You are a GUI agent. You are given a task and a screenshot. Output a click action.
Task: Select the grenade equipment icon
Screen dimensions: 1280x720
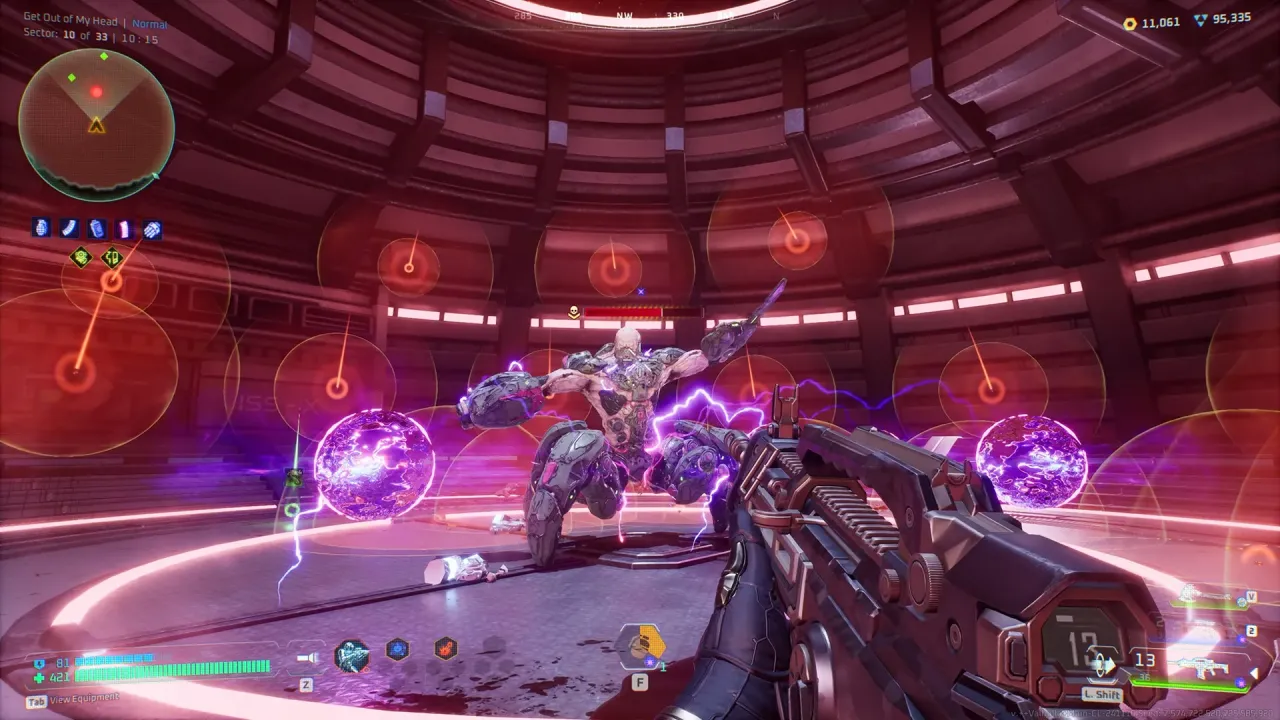(x=40, y=227)
